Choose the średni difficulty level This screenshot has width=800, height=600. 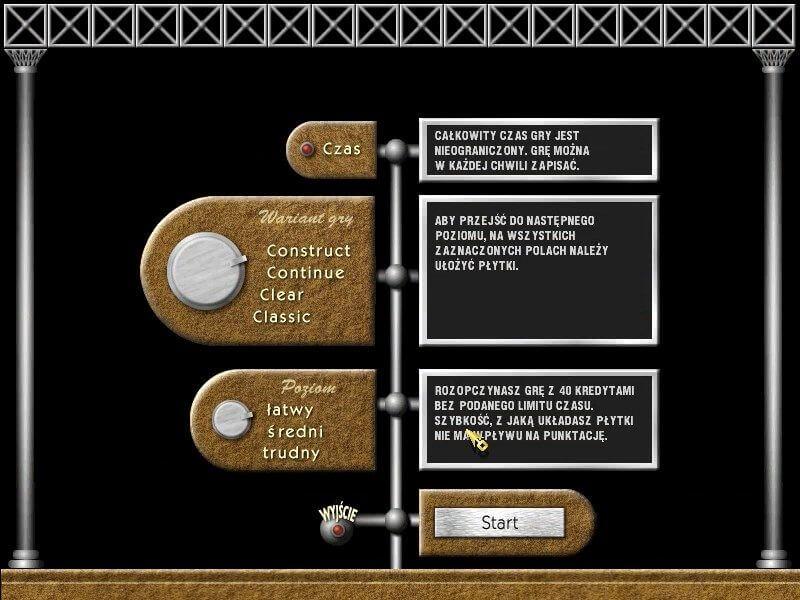[x=293, y=431]
